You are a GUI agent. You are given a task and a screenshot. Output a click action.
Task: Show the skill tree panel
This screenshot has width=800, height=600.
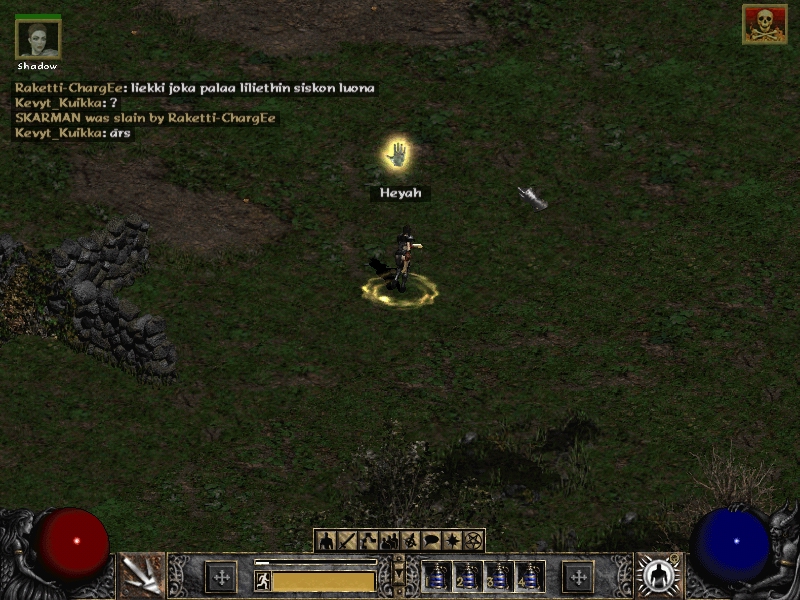pos(369,541)
